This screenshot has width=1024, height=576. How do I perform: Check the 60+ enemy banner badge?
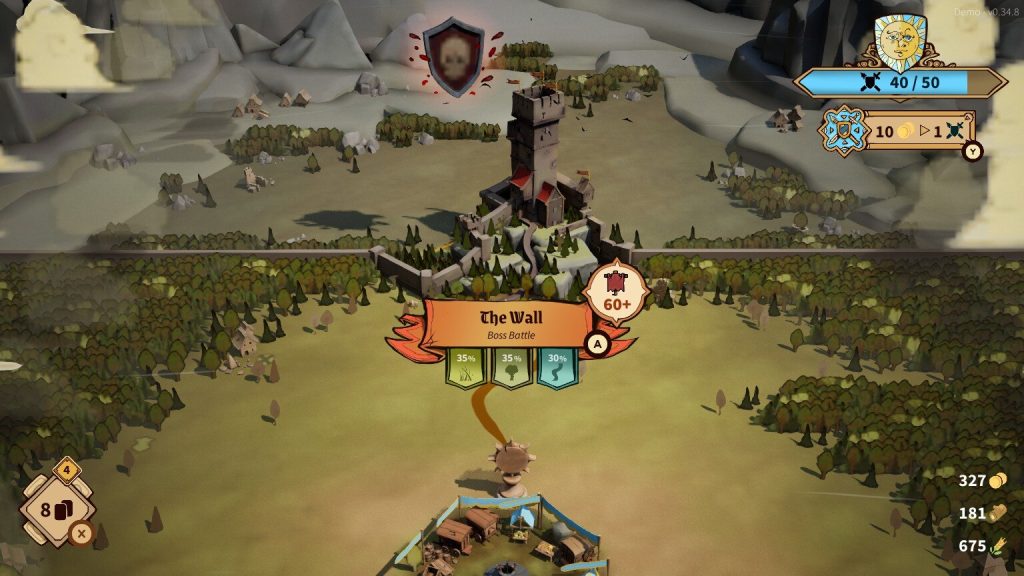617,291
